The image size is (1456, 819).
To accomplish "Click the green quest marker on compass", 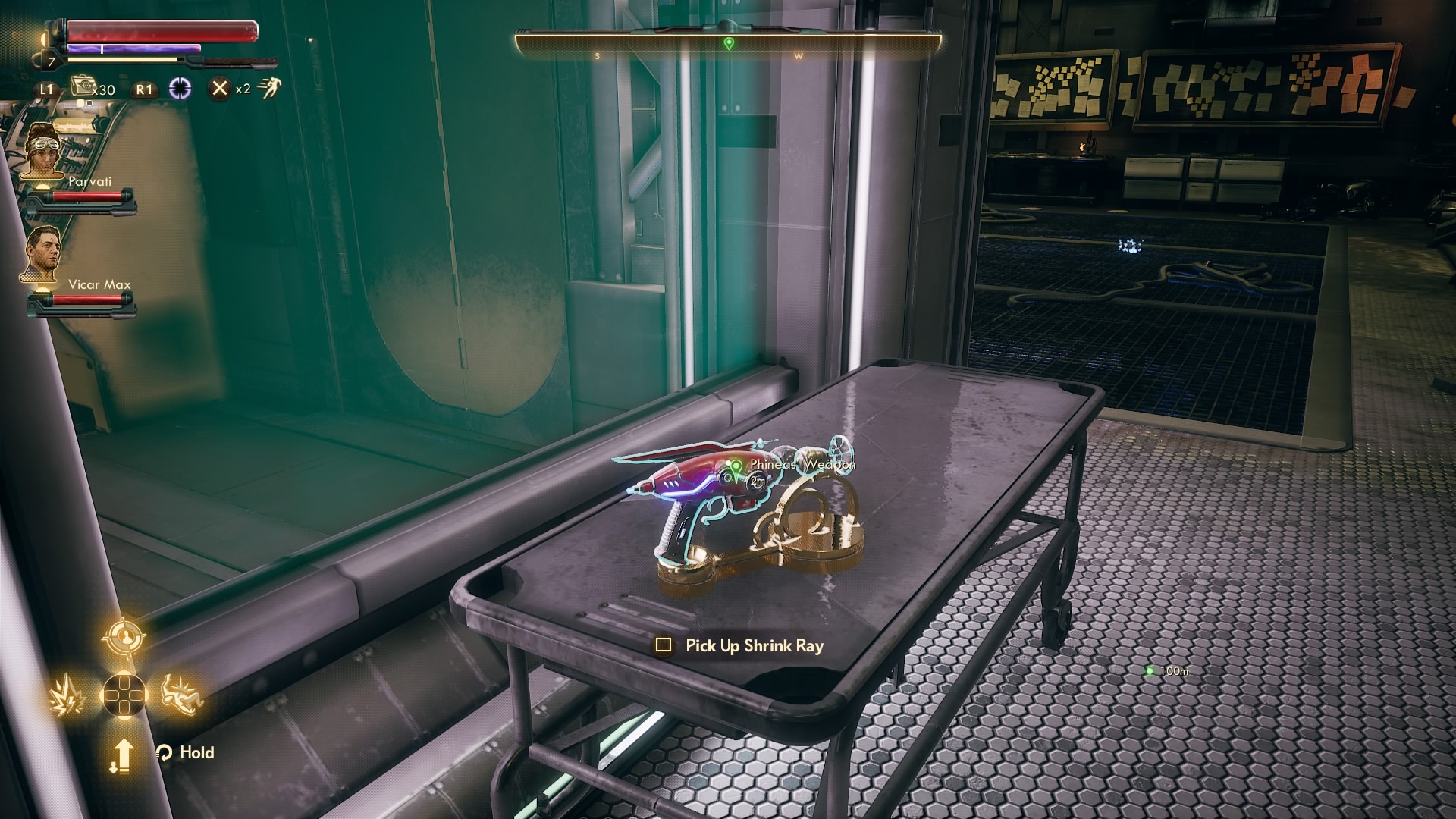I will click(x=729, y=43).
